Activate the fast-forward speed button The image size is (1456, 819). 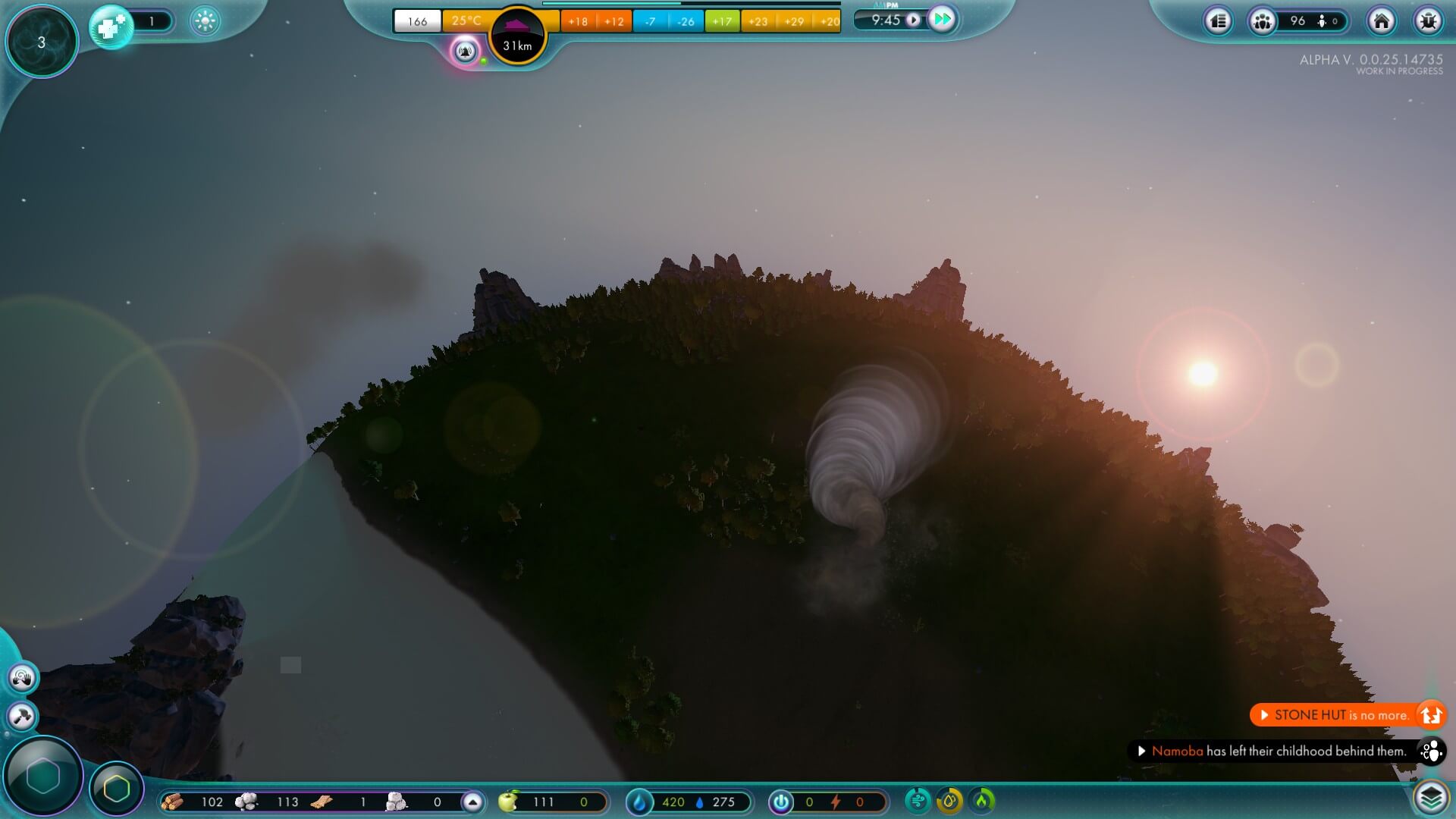[x=942, y=20]
